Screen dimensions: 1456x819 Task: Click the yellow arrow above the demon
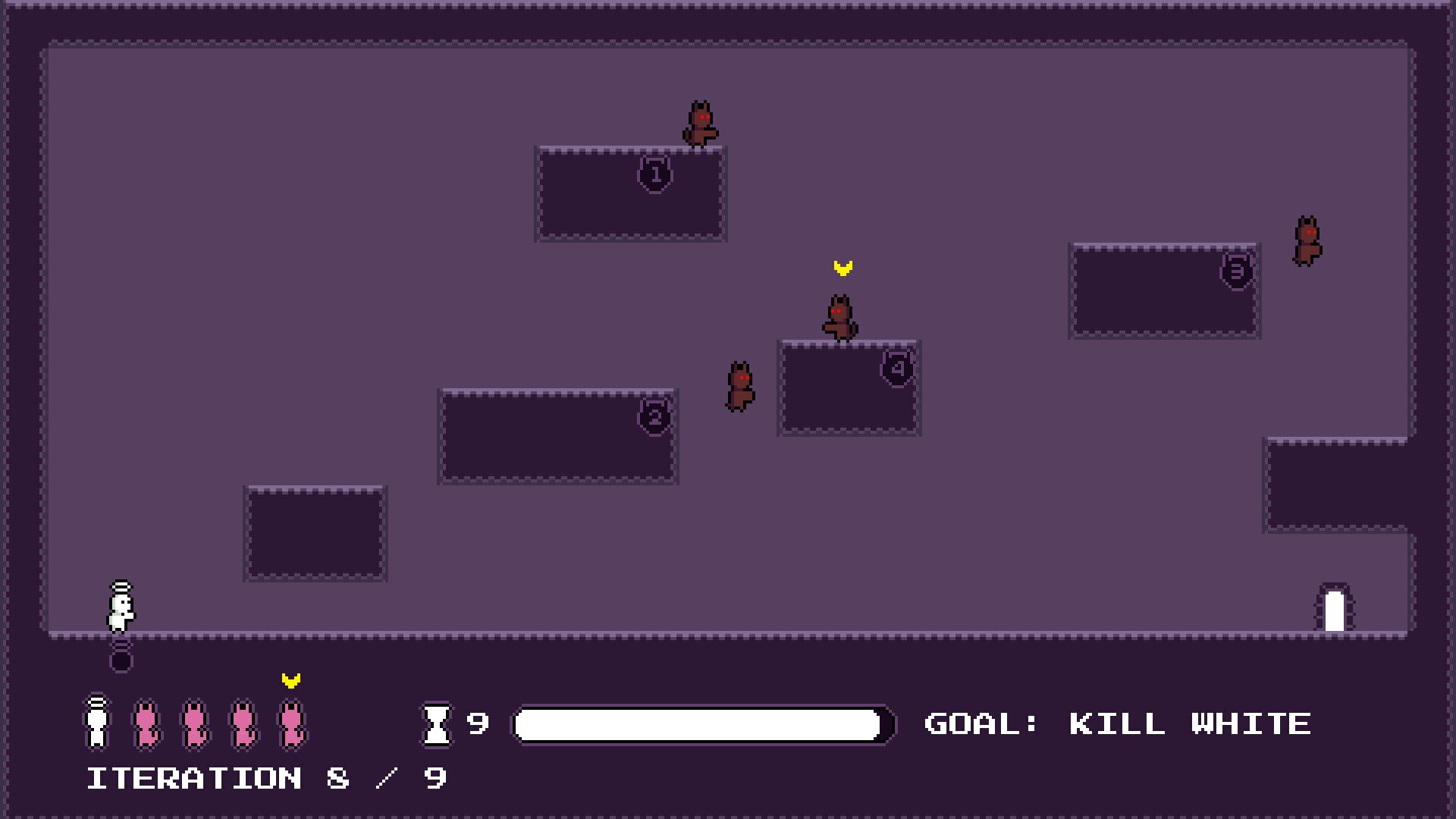coord(841,267)
